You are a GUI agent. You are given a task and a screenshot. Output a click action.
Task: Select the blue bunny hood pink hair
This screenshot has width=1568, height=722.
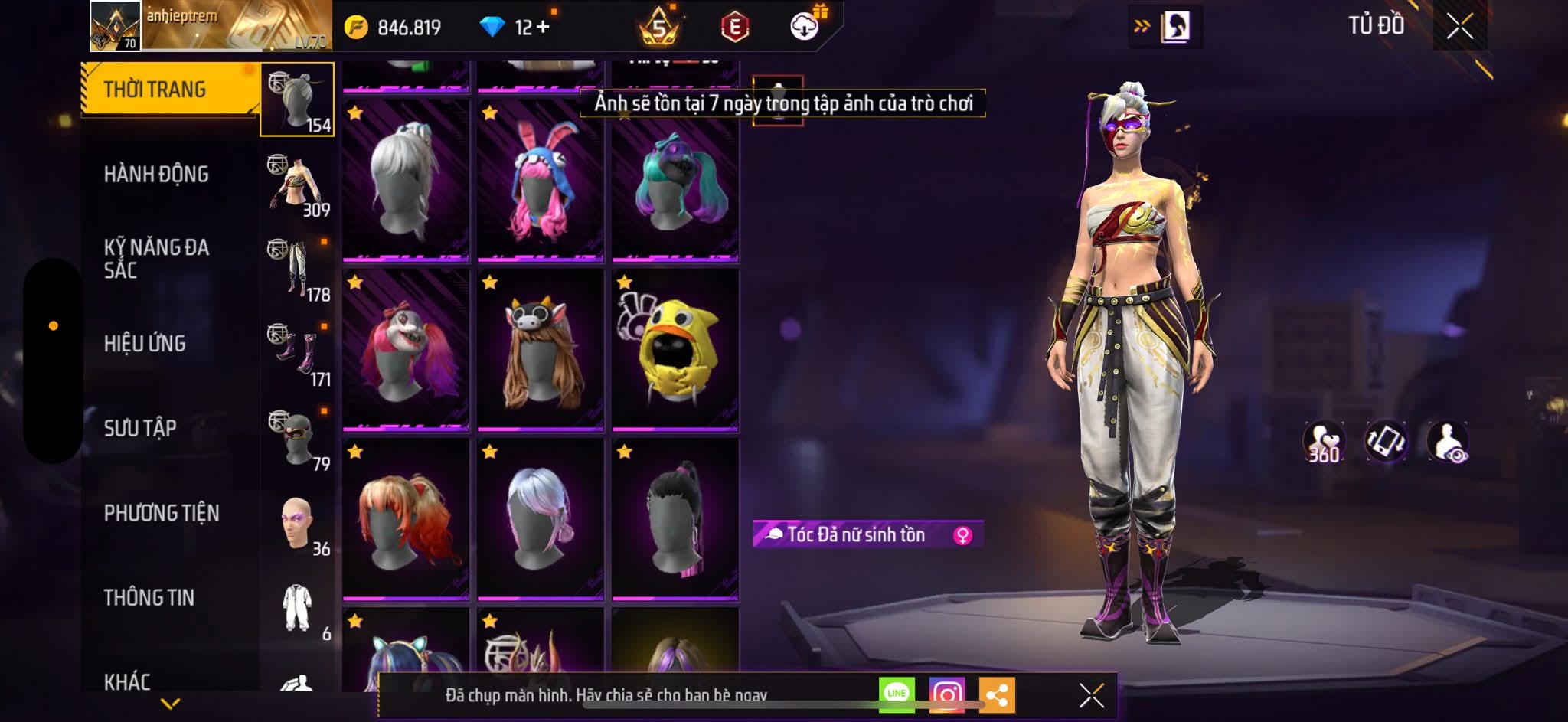(x=540, y=181)
